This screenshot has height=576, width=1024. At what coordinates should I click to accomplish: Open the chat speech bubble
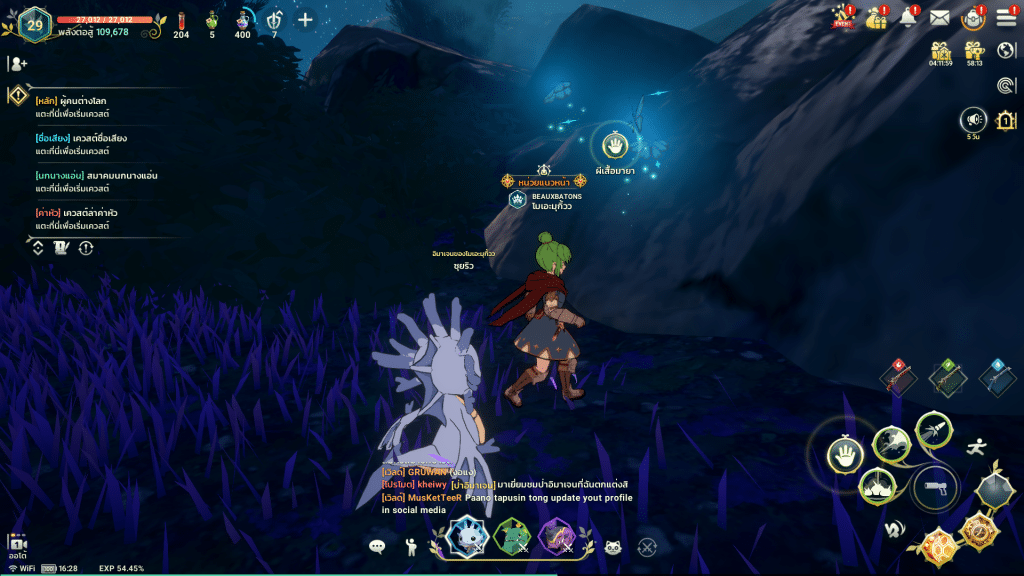click(377, 546)
